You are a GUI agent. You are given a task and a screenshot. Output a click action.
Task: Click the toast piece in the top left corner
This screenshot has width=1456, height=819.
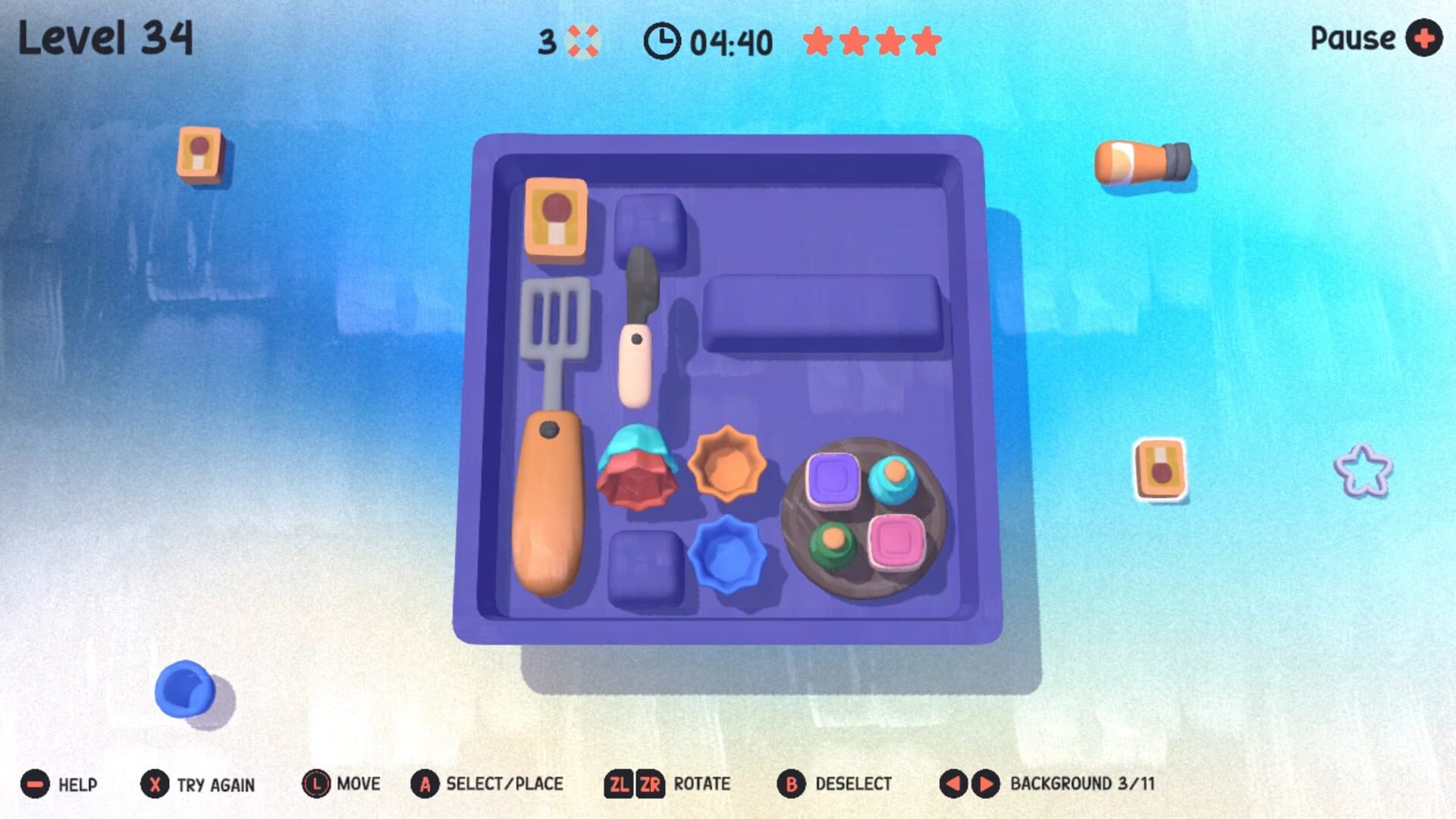coord(199,152)
